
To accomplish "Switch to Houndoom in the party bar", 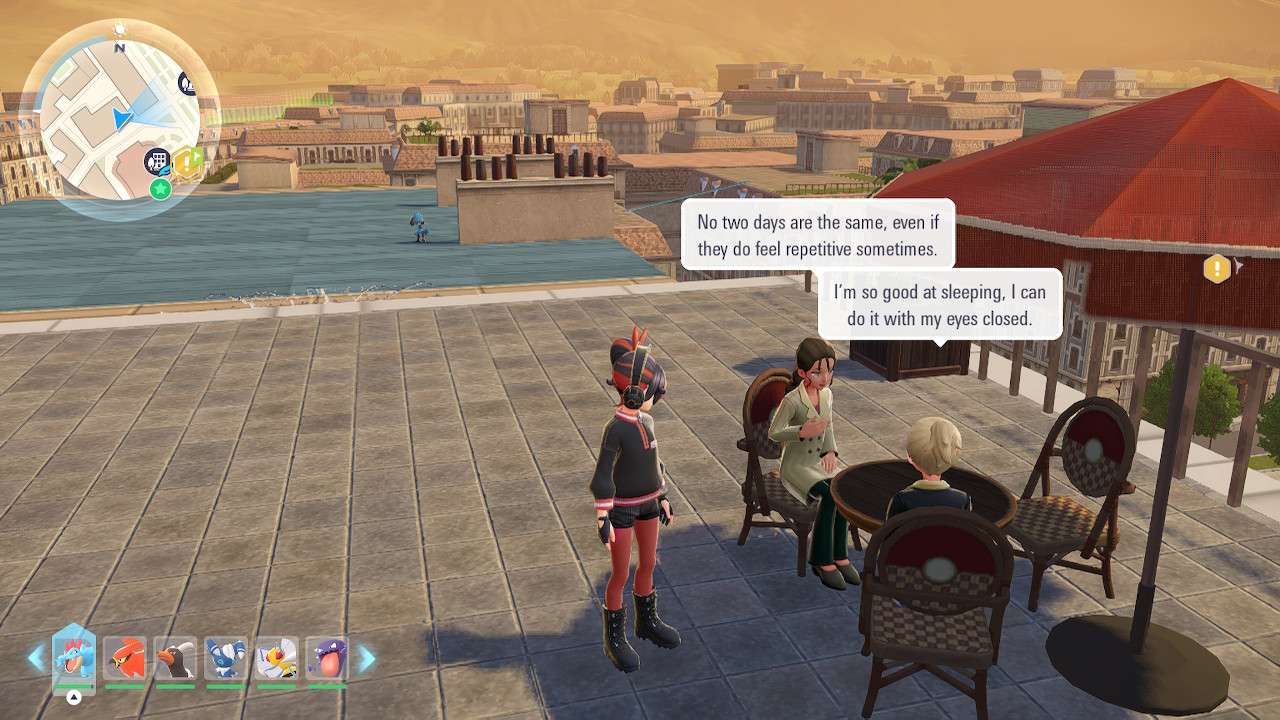I will click(175, 659).
